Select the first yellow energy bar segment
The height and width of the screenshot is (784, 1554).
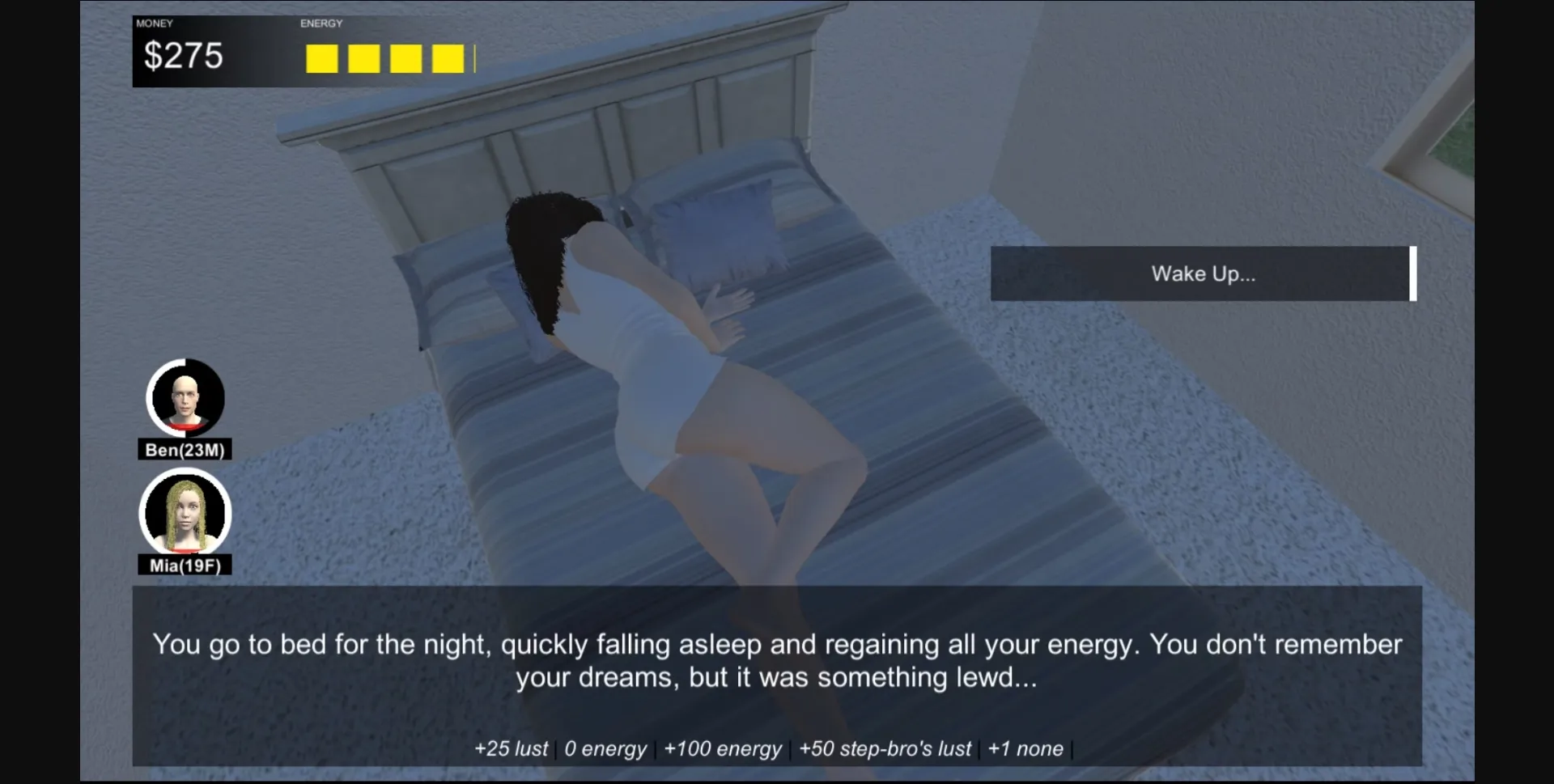[x=321, y=58]
